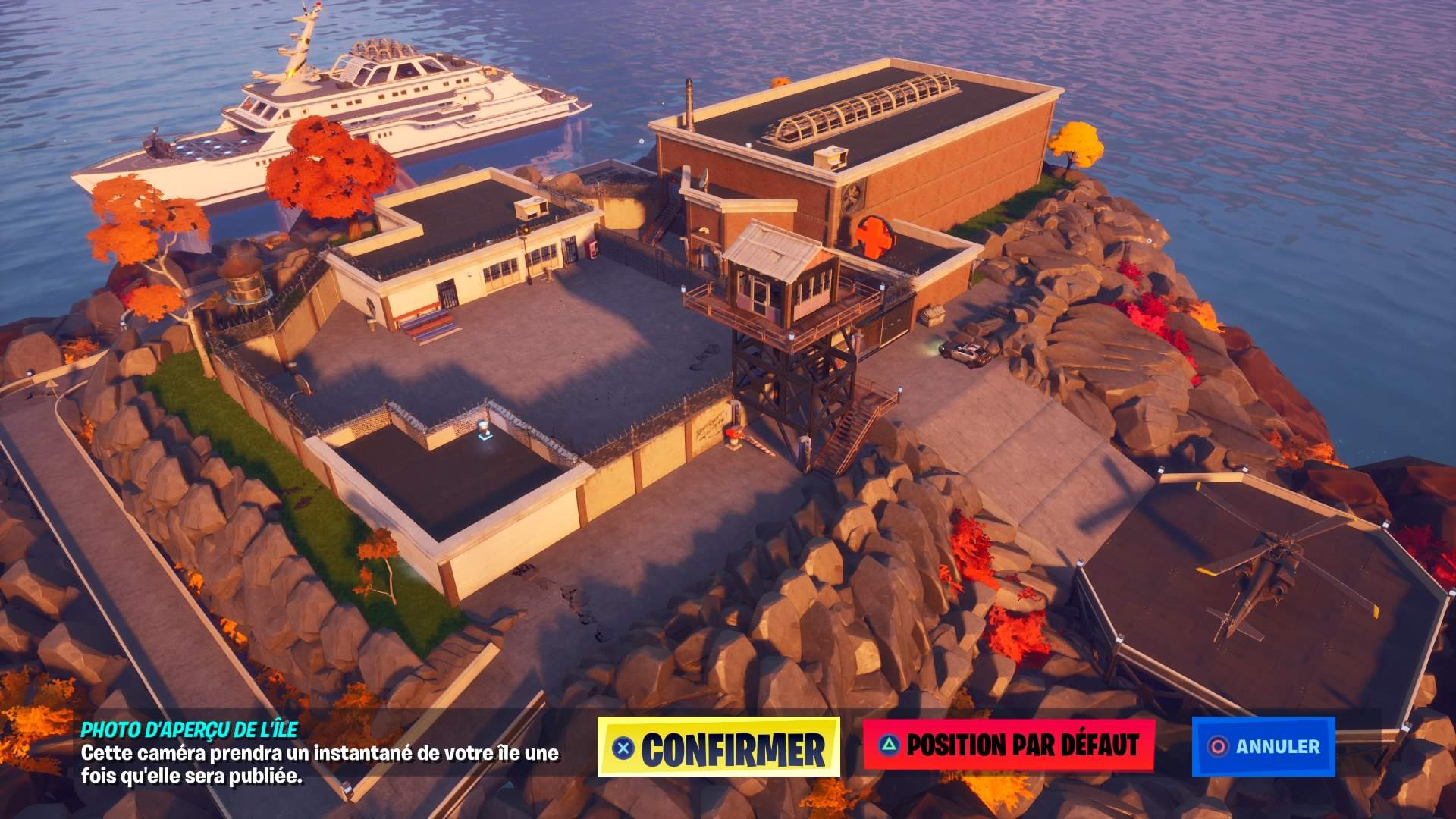Confirm the island preview photo
The width and height of the screenshot is (1456, 819).
(718, 747)
